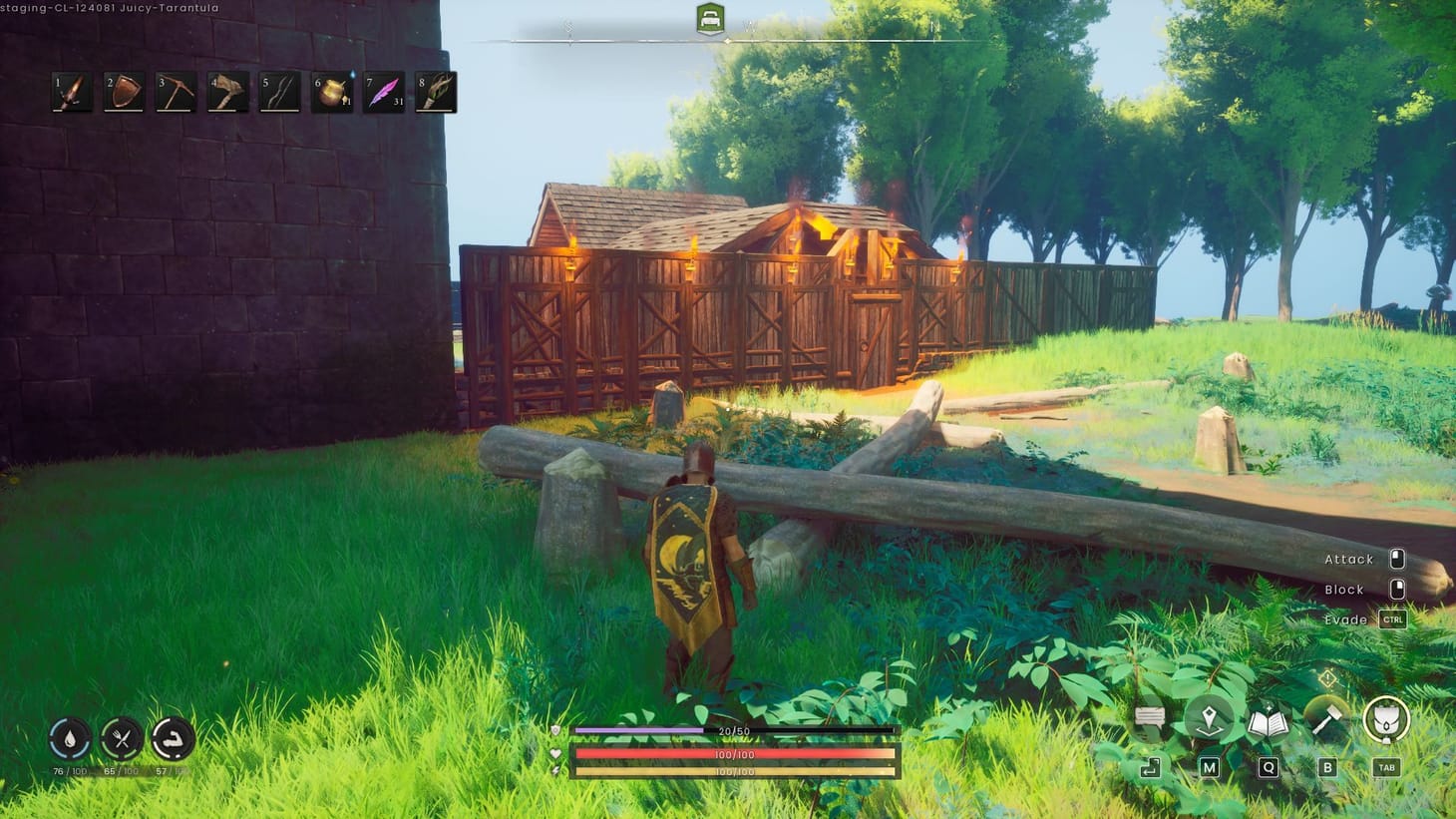
Task: Click the rope bundle icon near the swap arrow
Action: click(1149, 714)
